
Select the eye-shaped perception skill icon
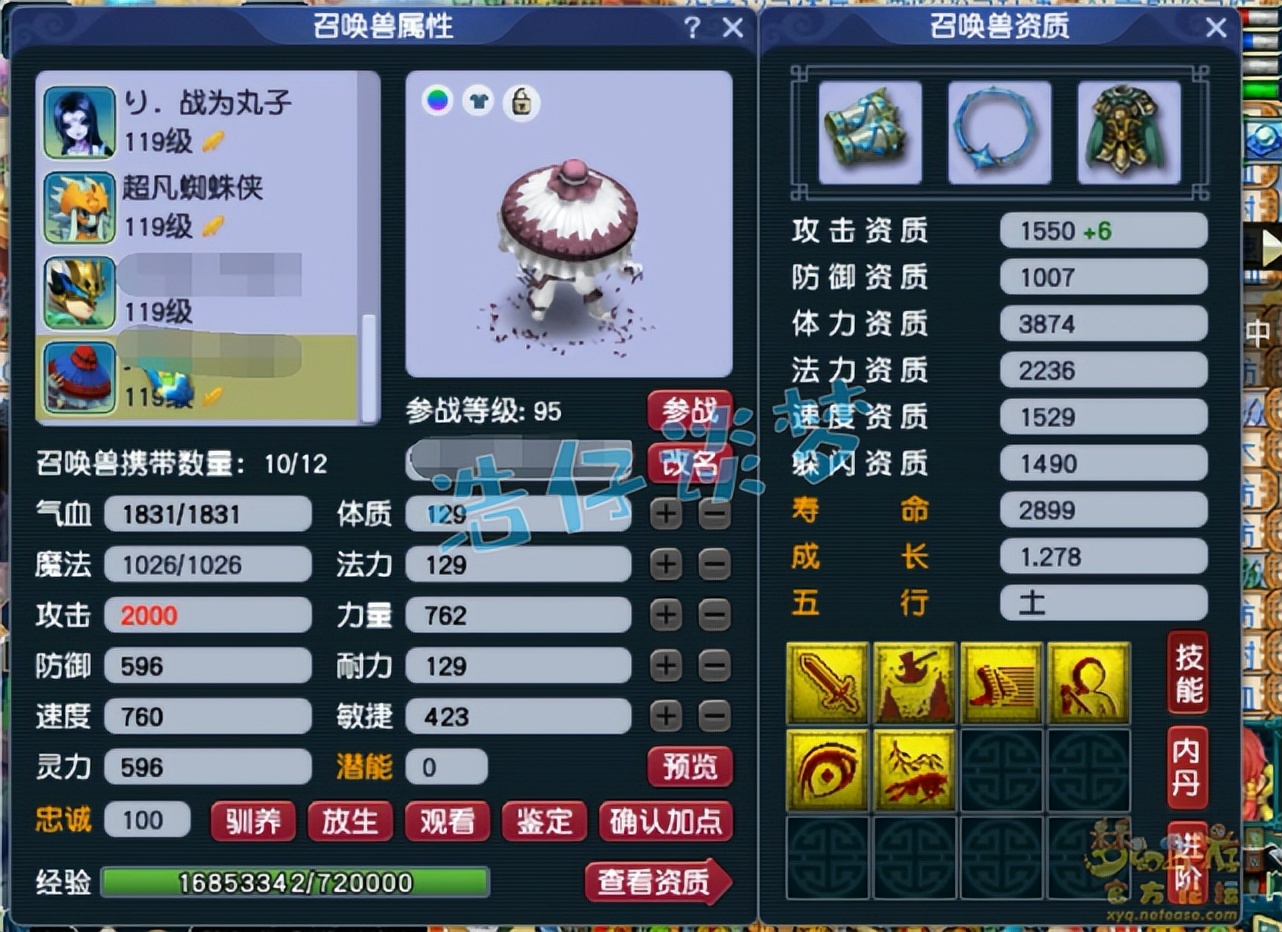[x=827, y=771]
